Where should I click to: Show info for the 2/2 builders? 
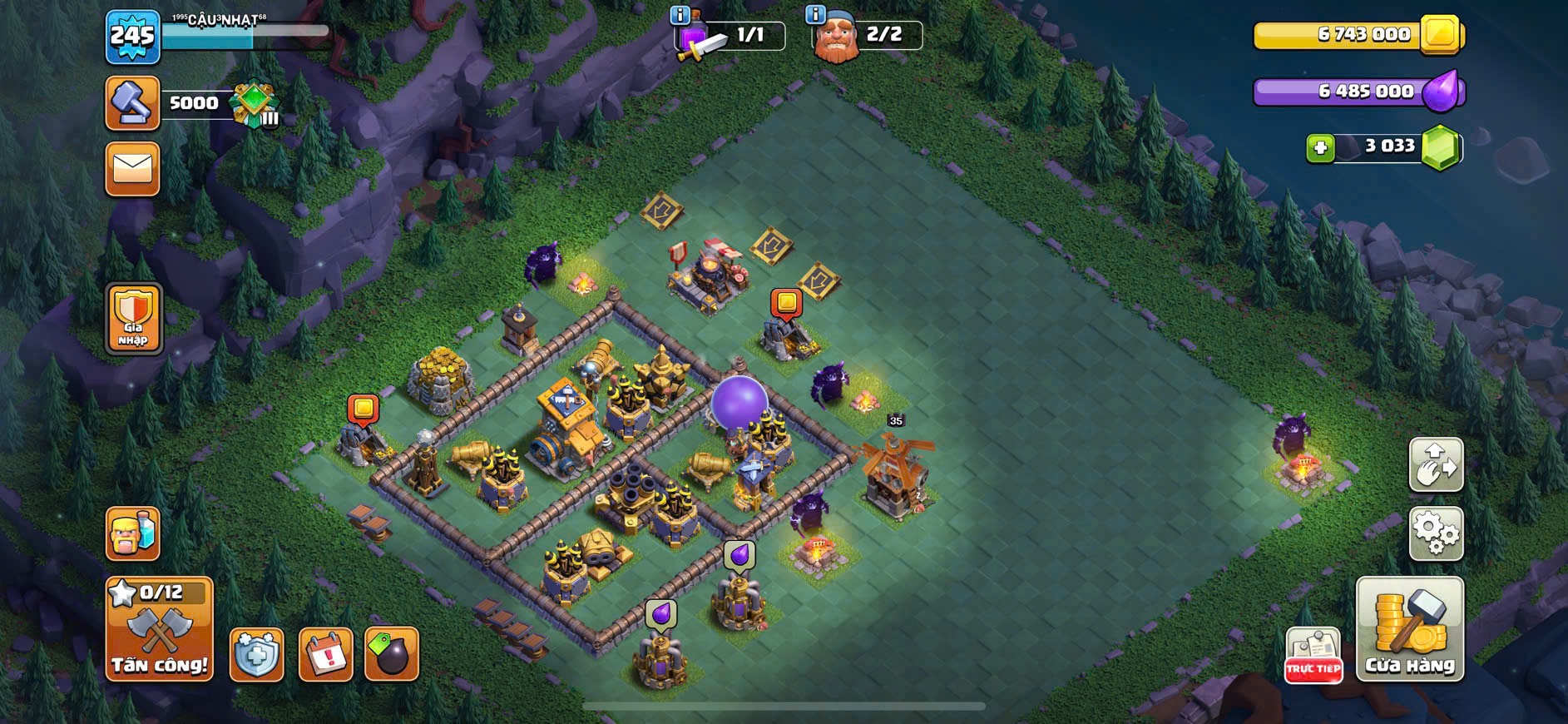click(x=815, y=15)
